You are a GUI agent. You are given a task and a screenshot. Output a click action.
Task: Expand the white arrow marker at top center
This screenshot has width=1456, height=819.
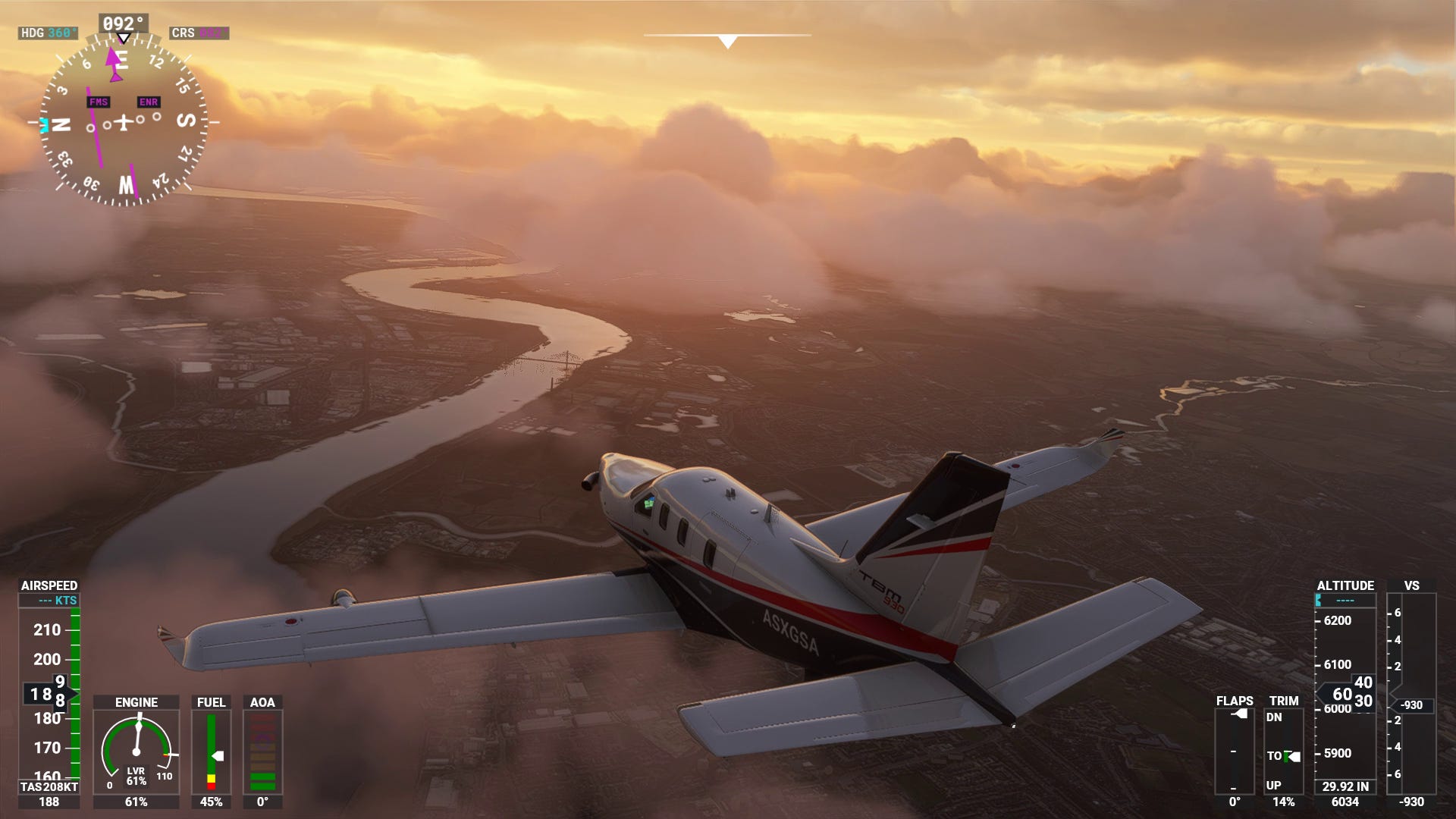pos(726,39)
